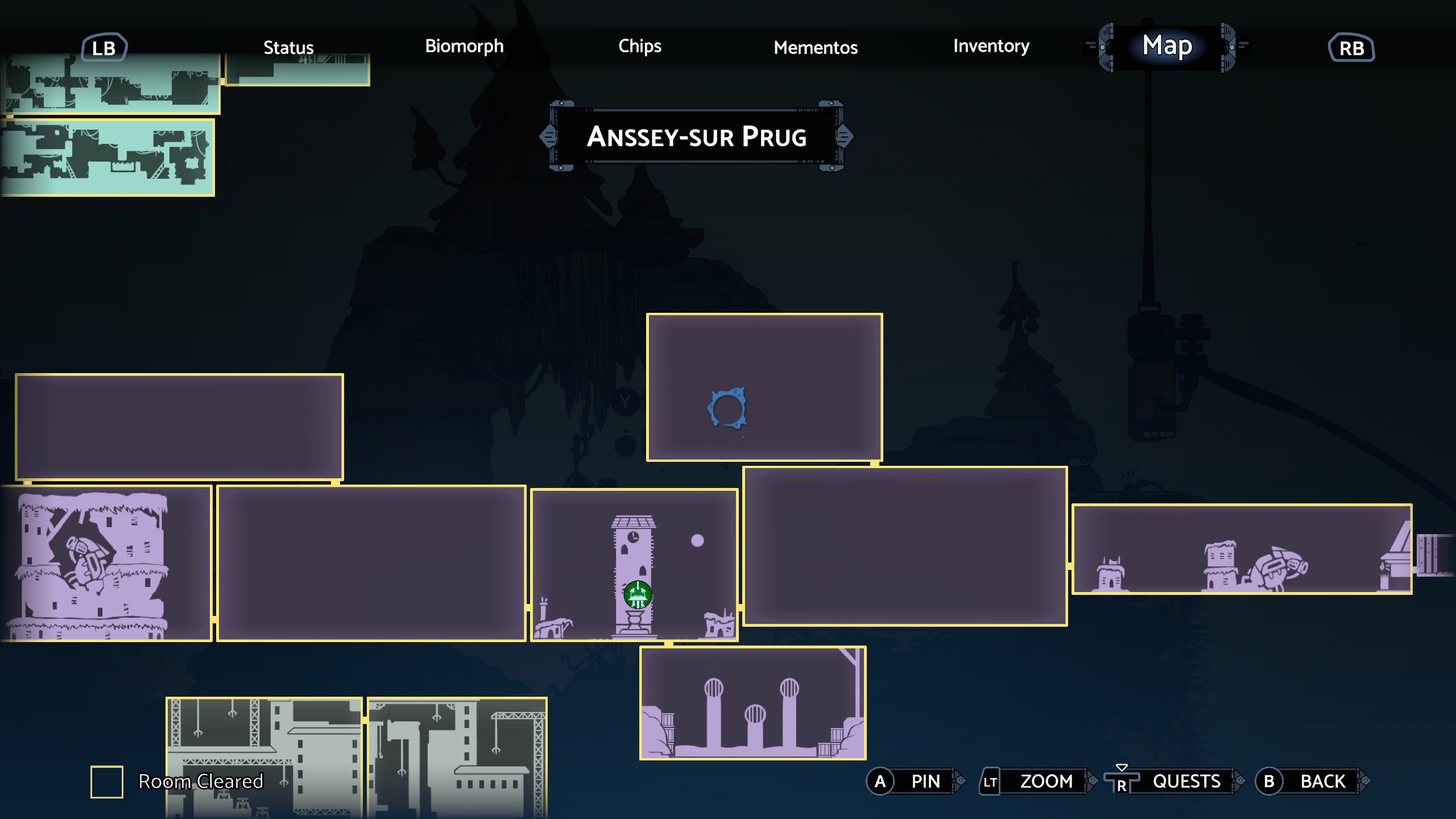Image resolution: width=1456 pixels, height=819 pixels.
Task: Switch to the Chips tab
Action: click(640, 47)
